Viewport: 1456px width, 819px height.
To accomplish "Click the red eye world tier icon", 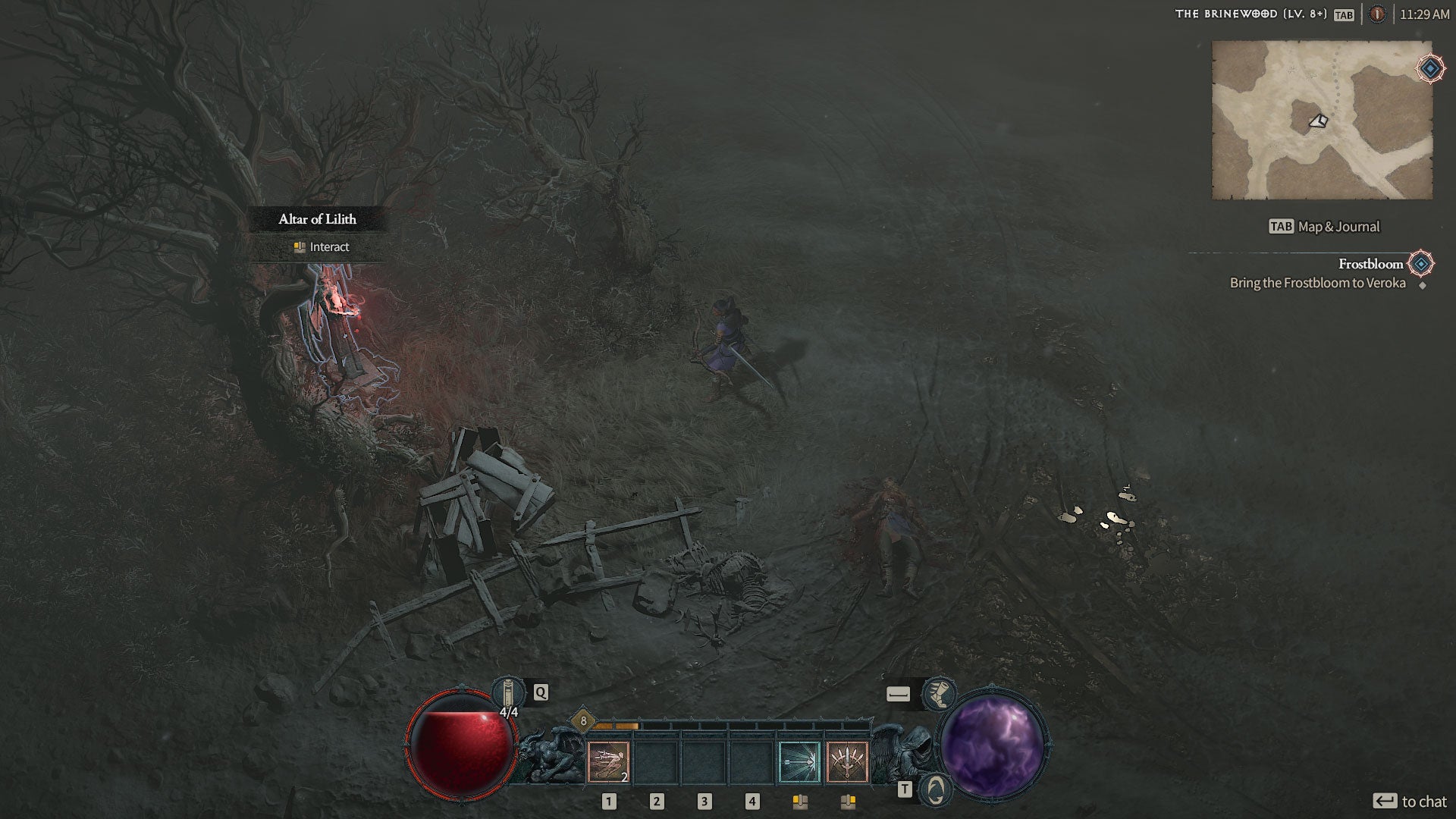I will click(1377, 14).
